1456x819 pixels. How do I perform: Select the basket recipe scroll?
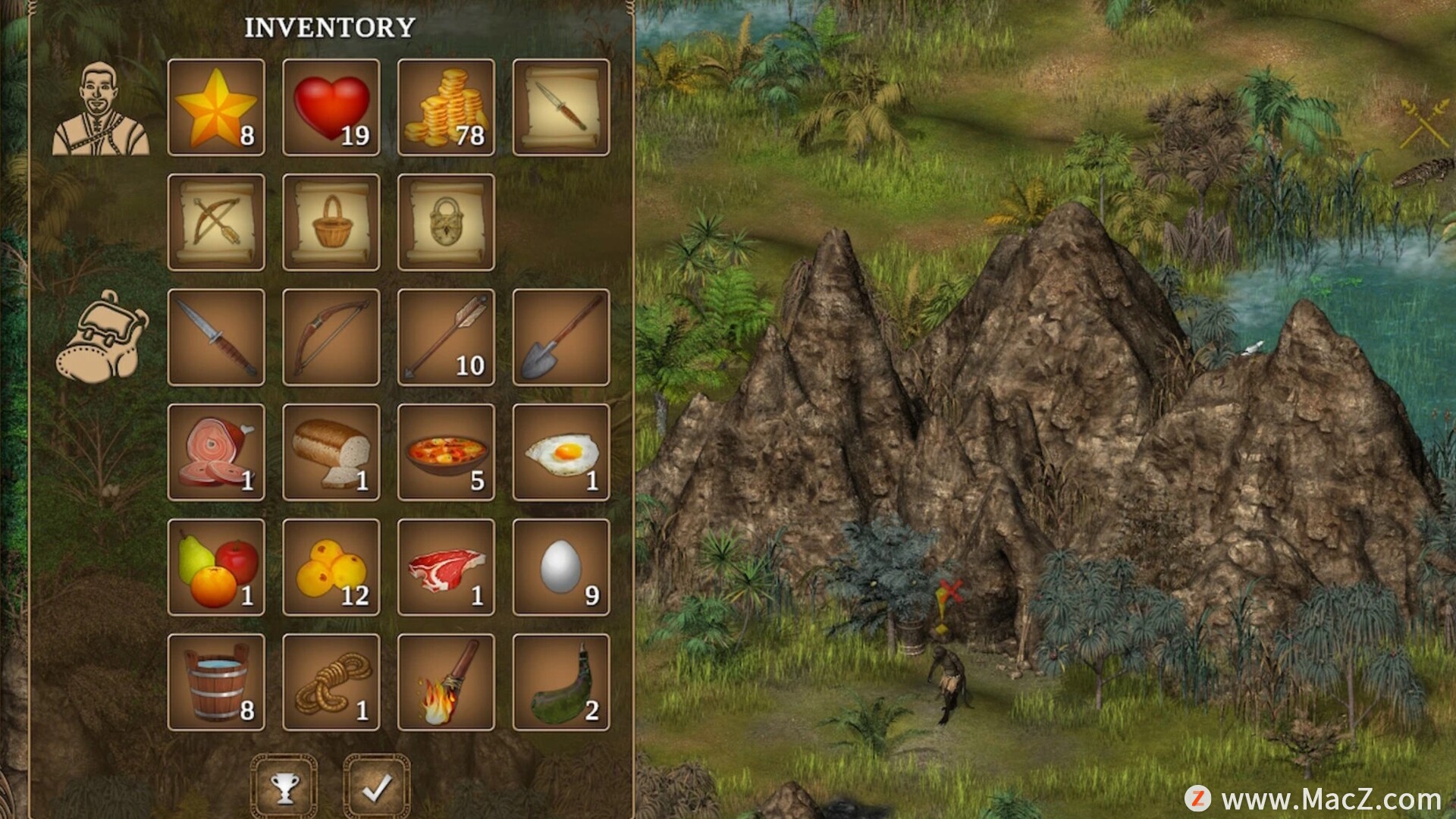click(331, 222)
